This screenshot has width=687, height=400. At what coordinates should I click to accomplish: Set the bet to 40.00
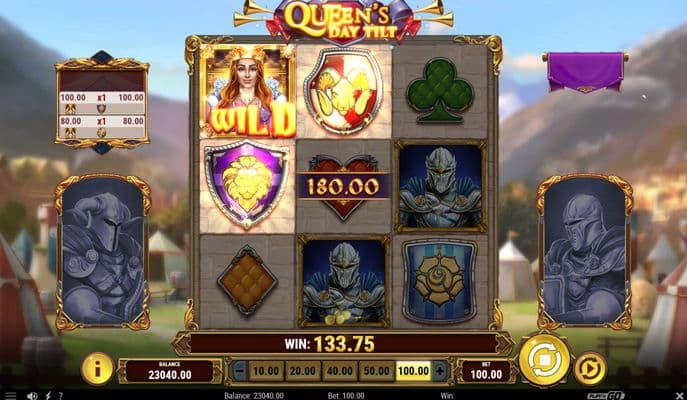[x=339, y=371]
